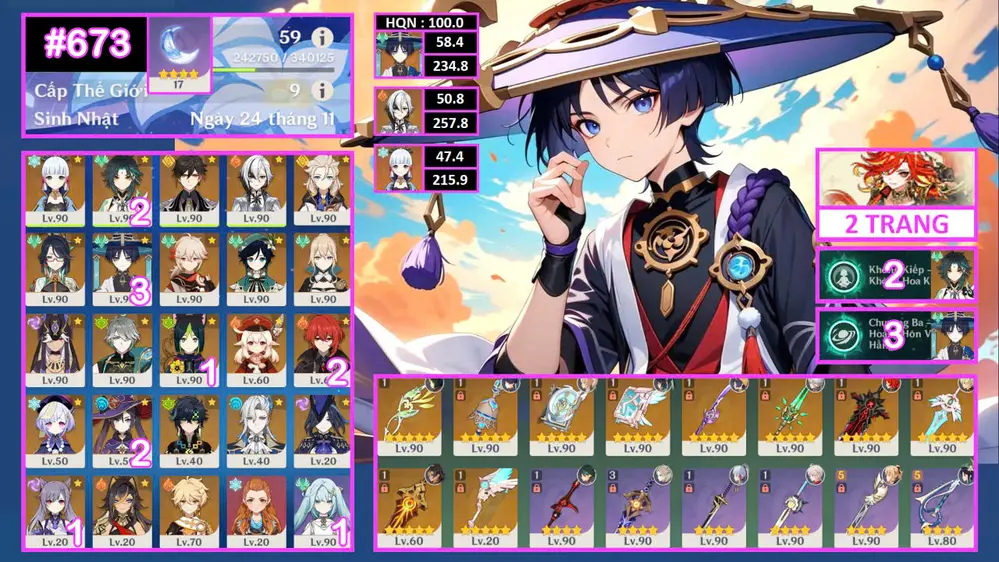
Task: Select the Klee Lv.60 character card
Action: pos(254,350)
